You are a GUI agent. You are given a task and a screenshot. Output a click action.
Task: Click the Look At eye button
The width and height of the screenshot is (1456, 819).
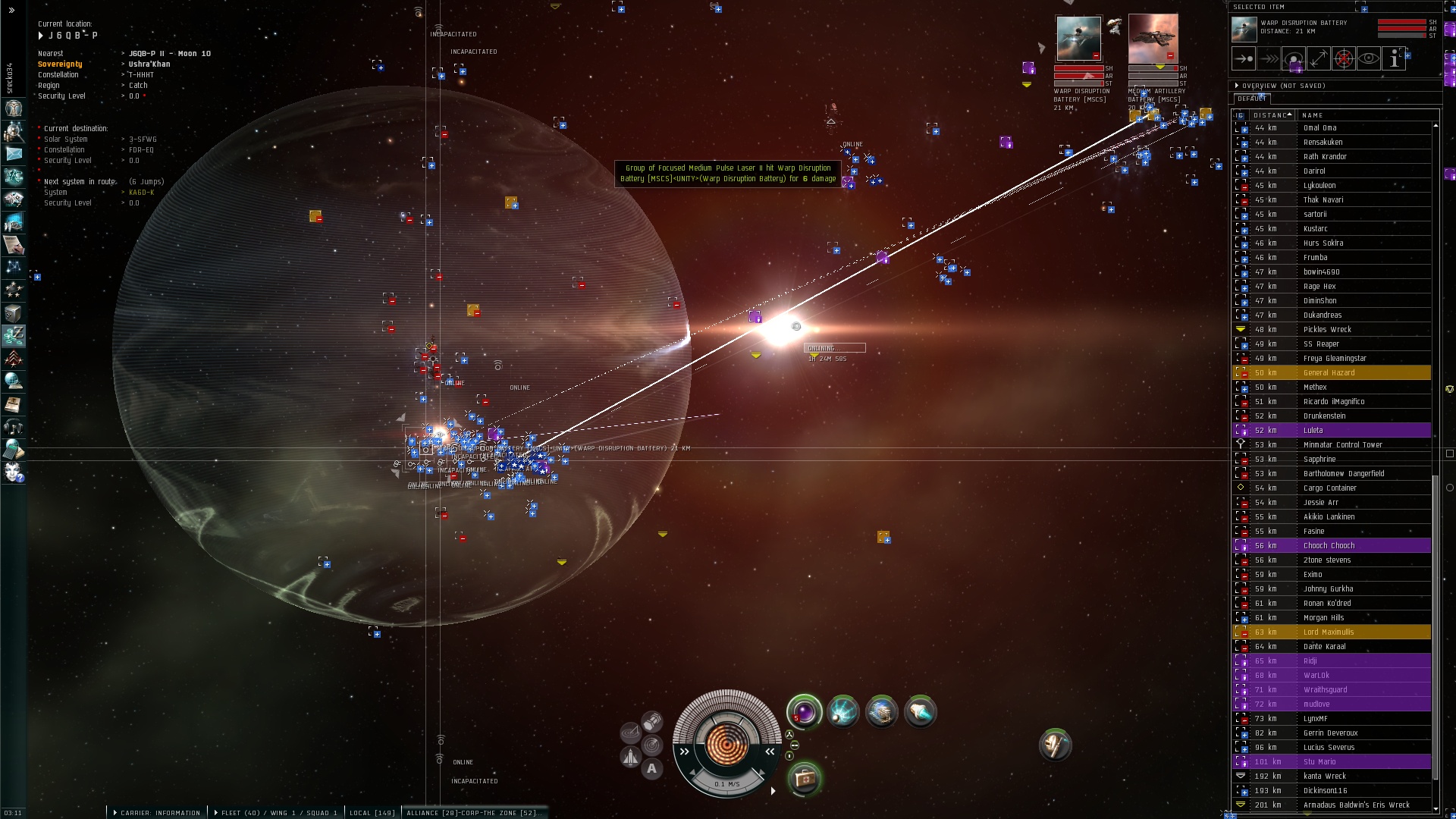tap(1369, 58)
